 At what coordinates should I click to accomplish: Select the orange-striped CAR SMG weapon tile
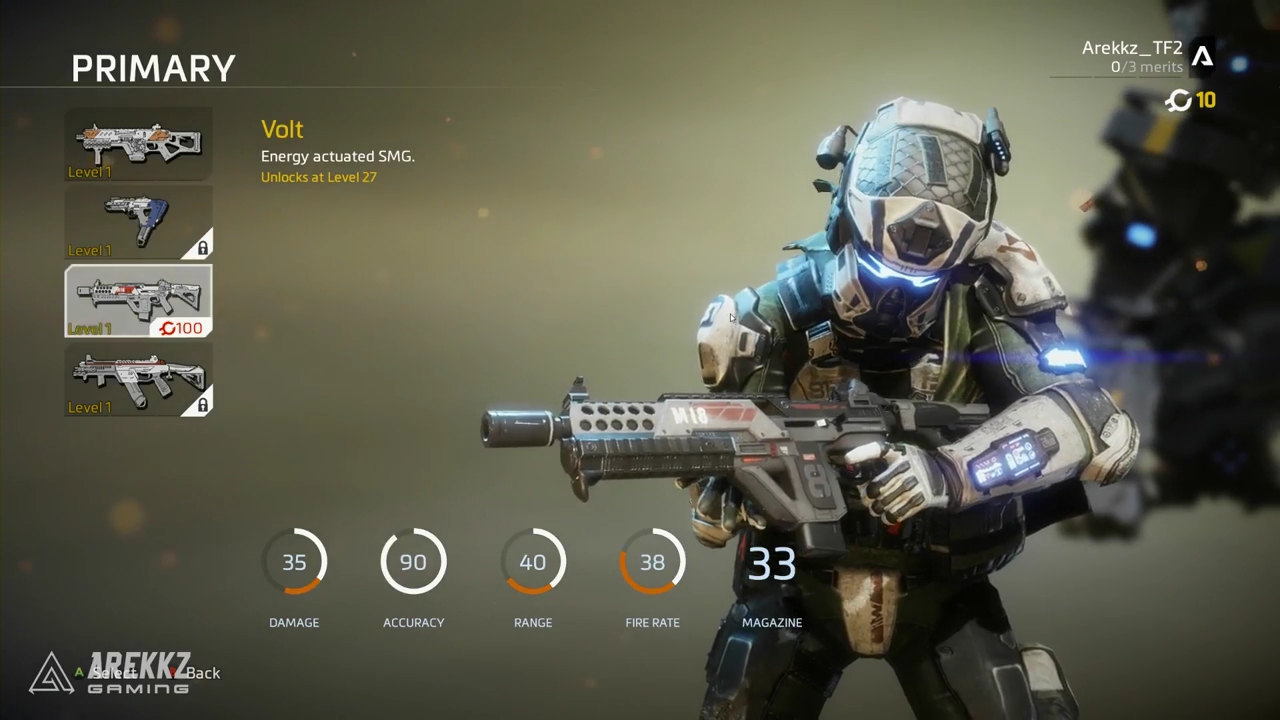(138, 144)
